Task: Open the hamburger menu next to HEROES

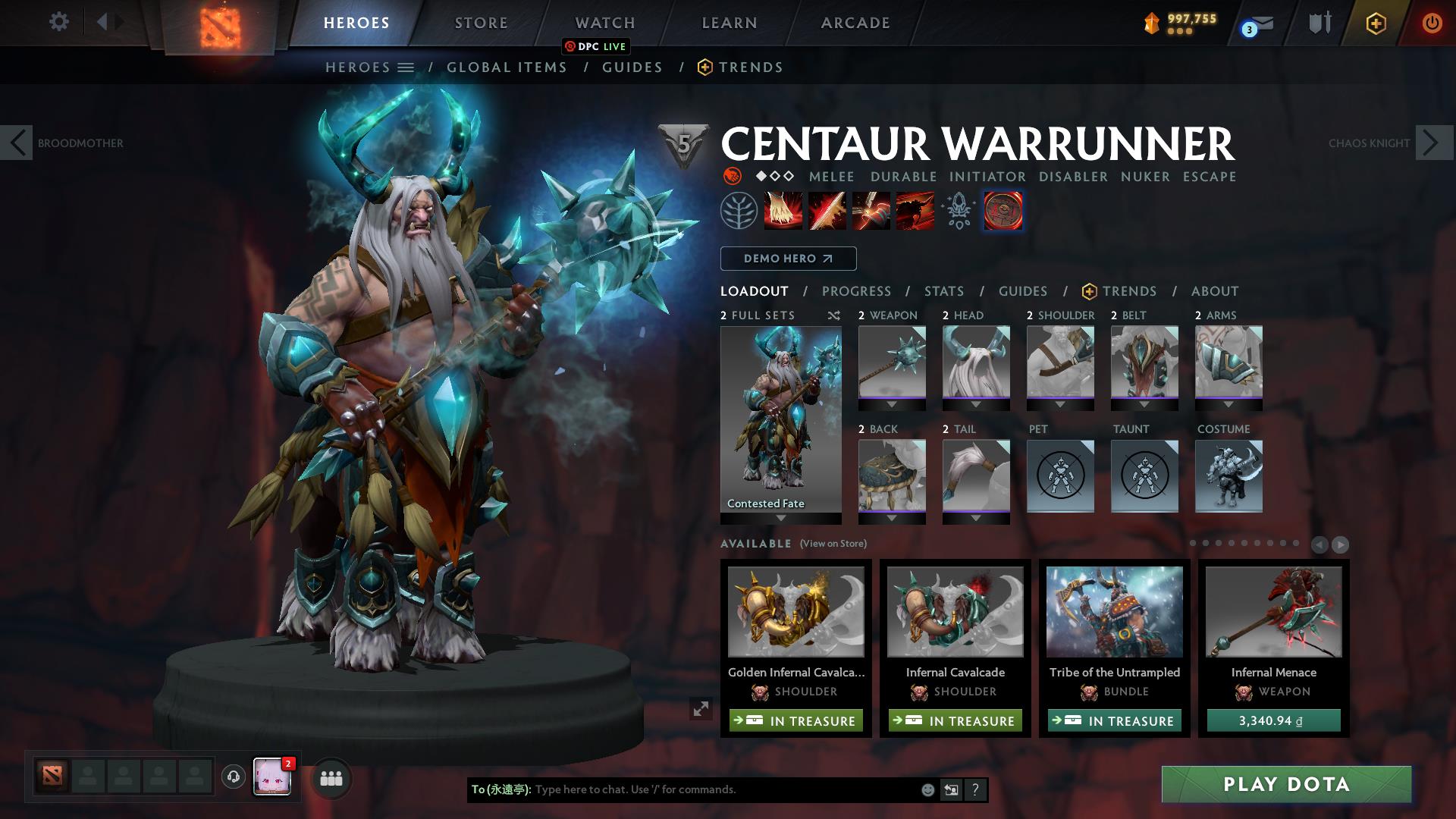Action: coord(407,67)
